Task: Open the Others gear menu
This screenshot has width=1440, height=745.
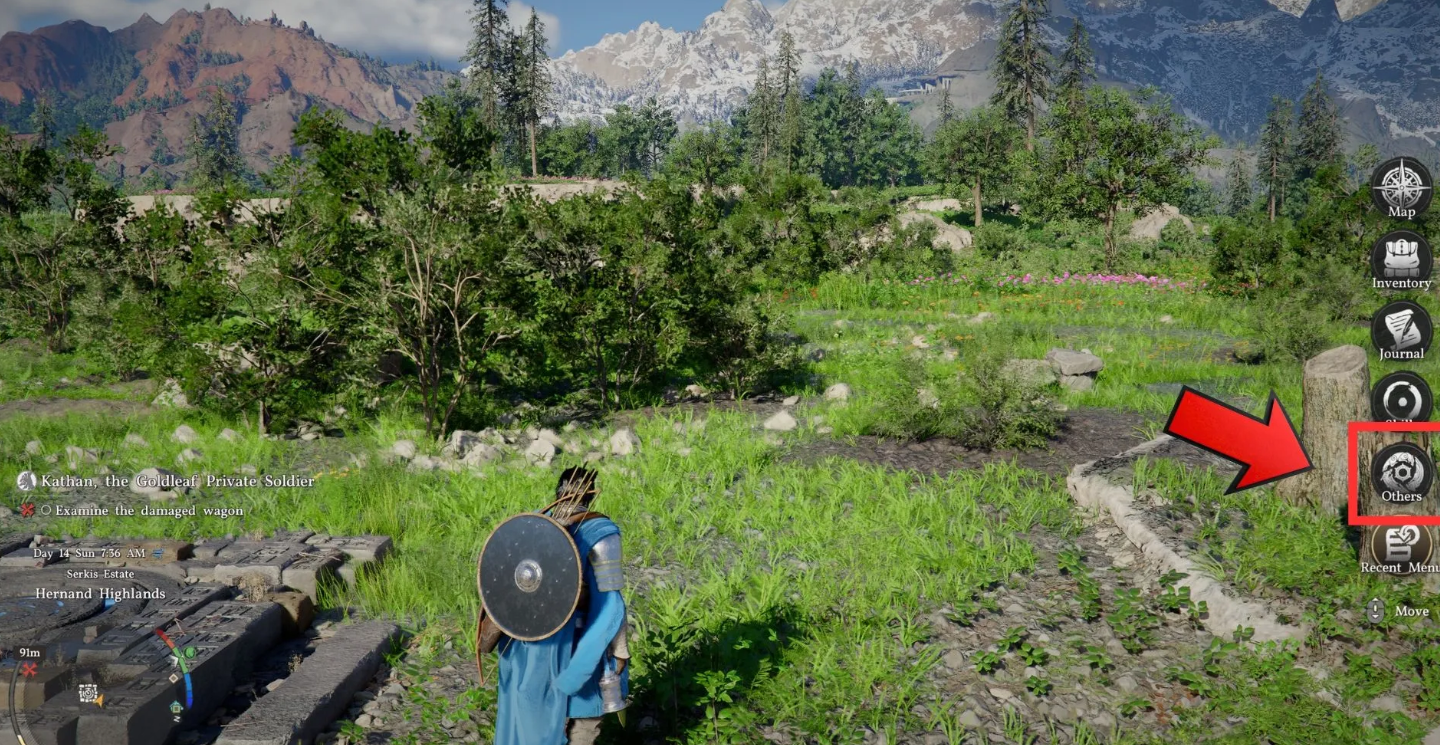Action: click(1401, 472)
